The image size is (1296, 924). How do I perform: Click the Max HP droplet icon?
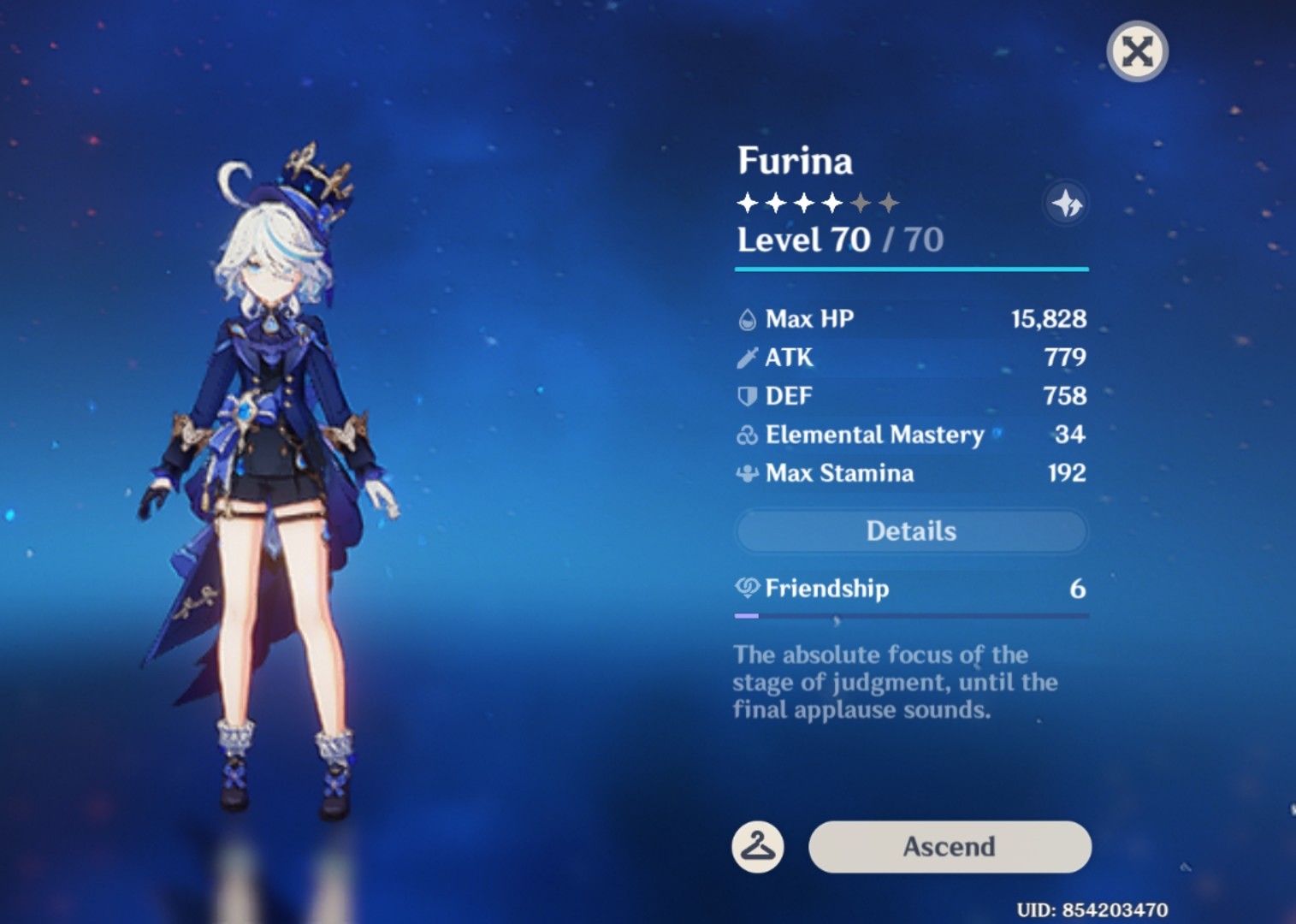pyautogui.click(x=746, y=318)
